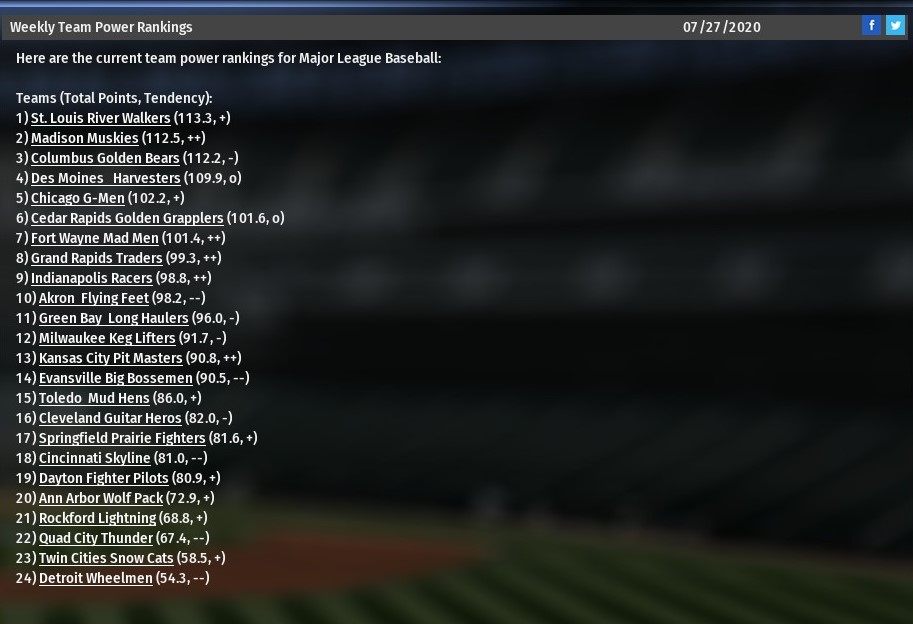Choose the Akron Flying Feet team
This screenshot has width=913, height=624.
pyautogui.click(x=93, y=298)
